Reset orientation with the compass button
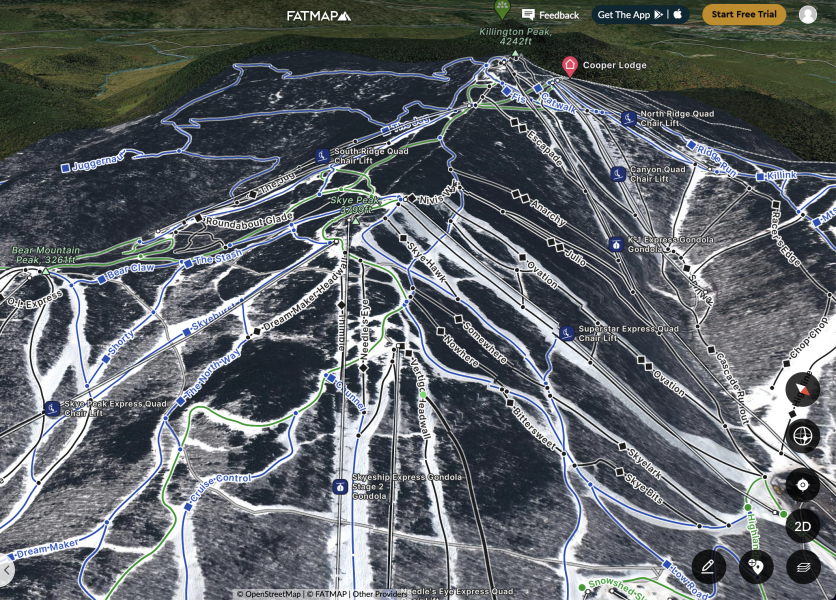Screen dimensions: 836x600 click(802, 390)
